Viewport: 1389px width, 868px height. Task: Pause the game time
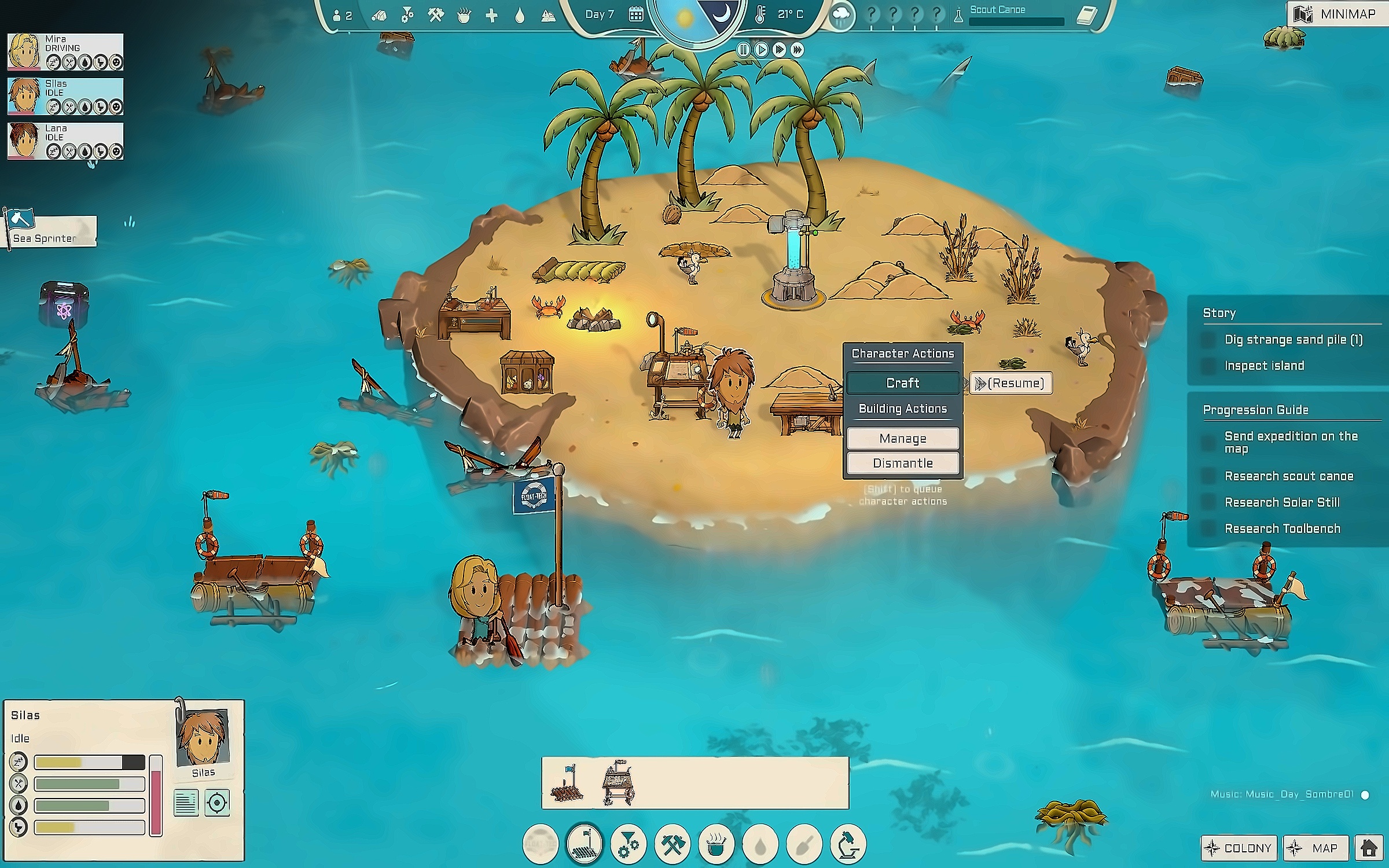click(744, 50)
